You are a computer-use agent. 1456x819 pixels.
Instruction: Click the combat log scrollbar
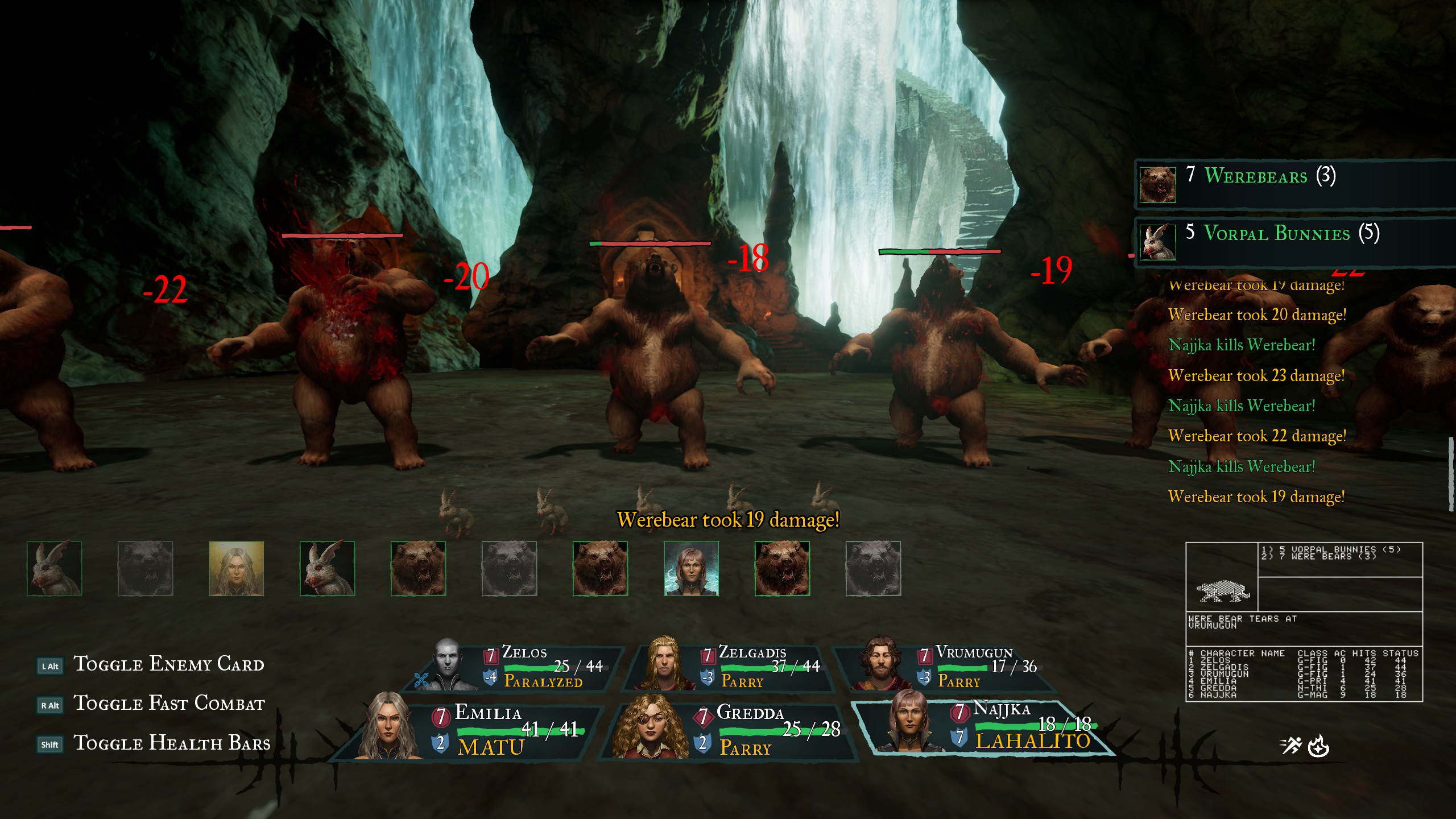1450,474
